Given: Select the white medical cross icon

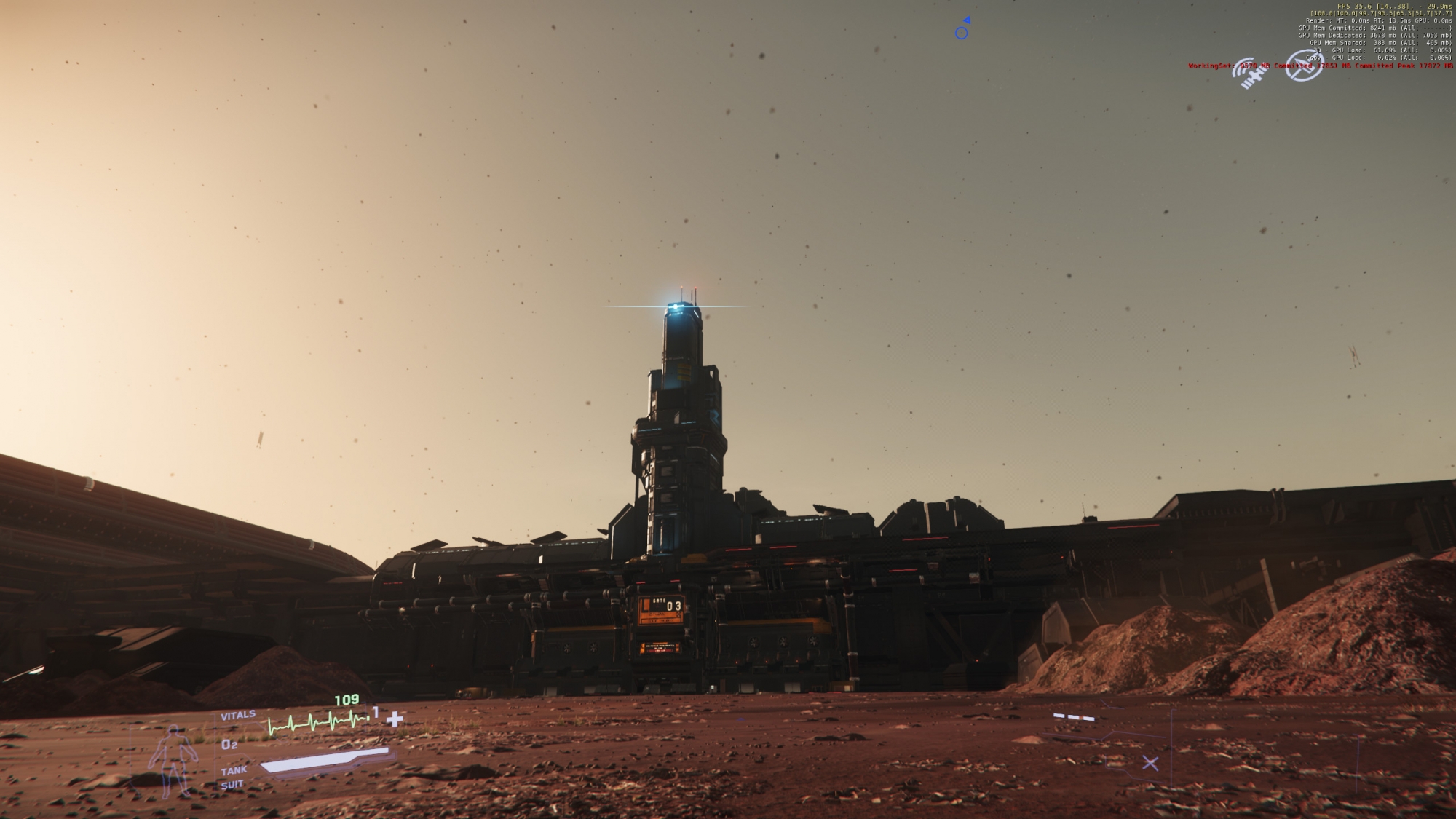Looking at the screenshot, I should 395,720.
